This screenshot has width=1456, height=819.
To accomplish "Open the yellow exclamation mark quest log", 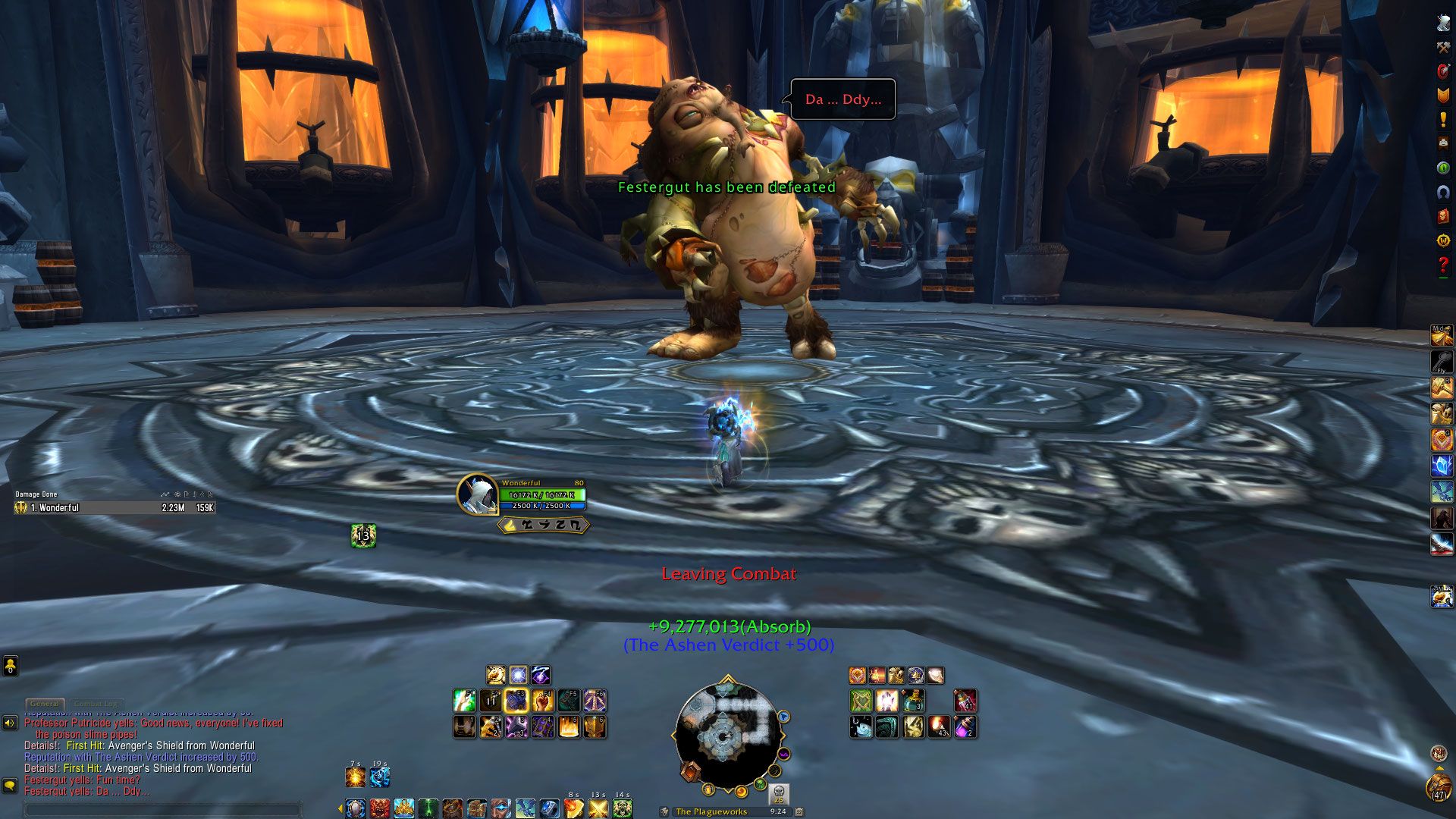I will coord(1443,120).
